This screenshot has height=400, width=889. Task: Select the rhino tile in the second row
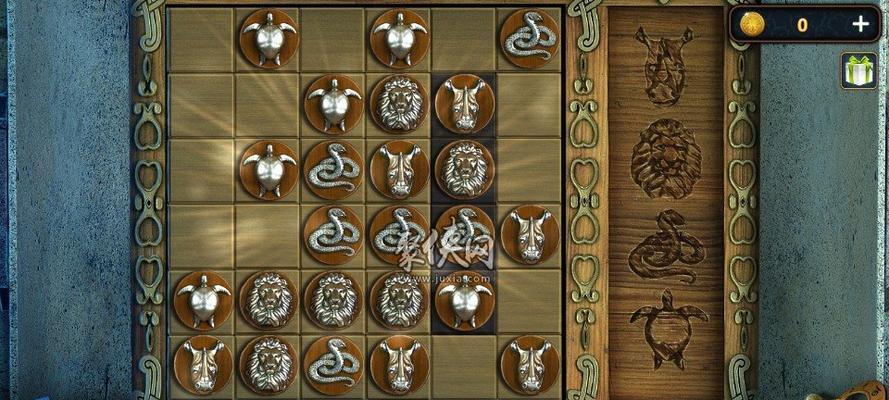click(464, 103)
